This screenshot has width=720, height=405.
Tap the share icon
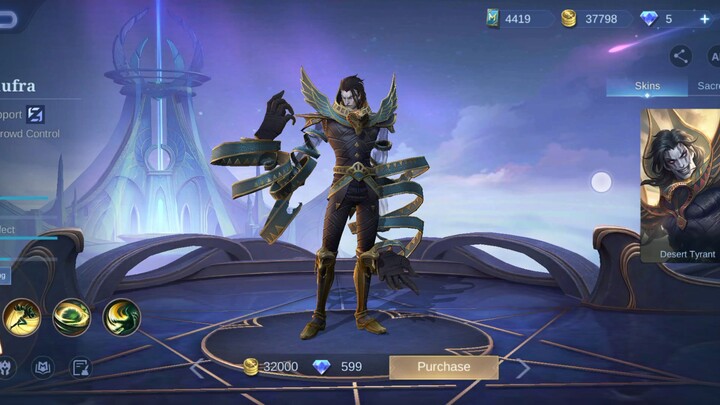(681, 56)
